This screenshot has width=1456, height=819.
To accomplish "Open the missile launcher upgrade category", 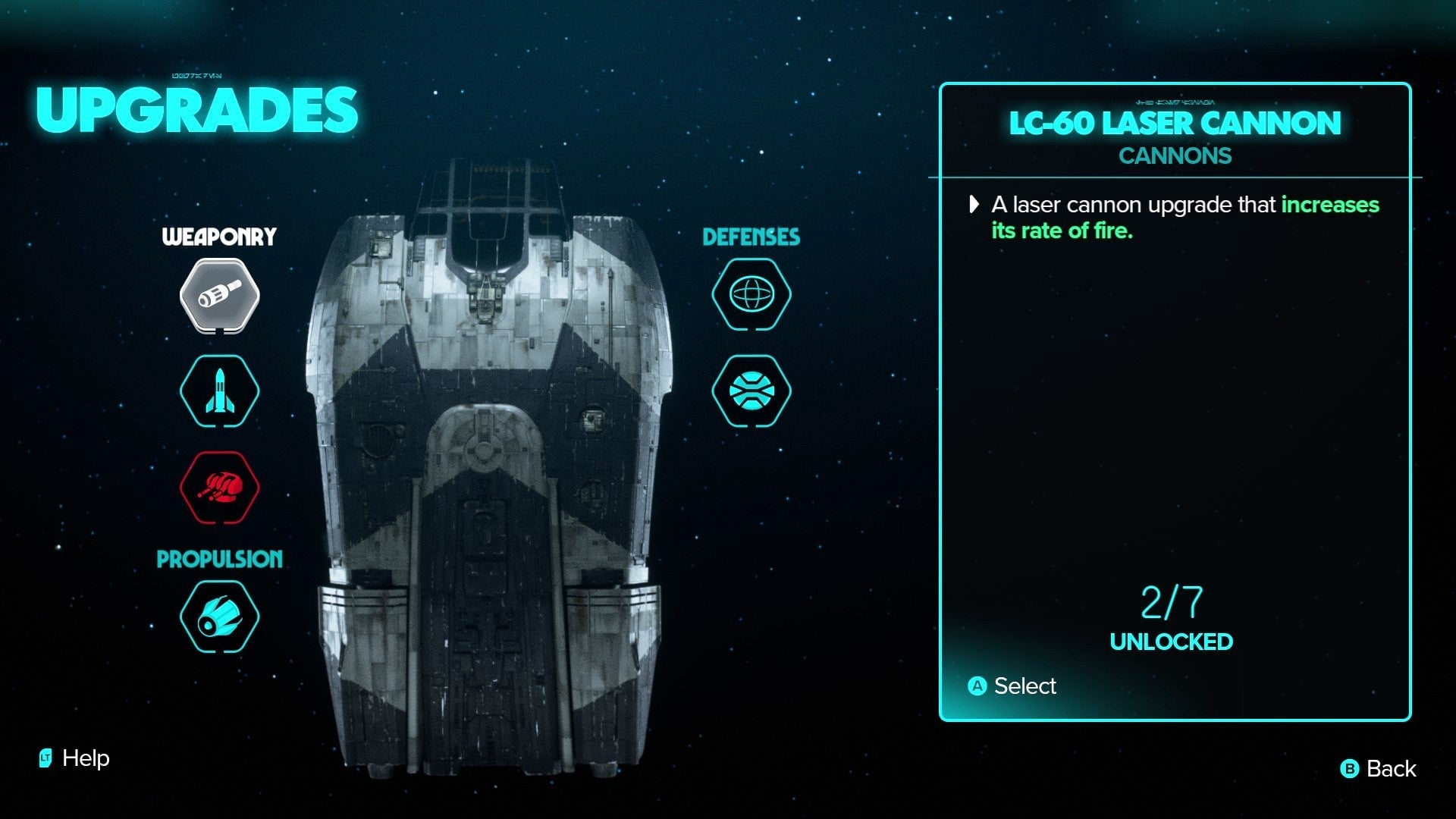I will [218, 392].
